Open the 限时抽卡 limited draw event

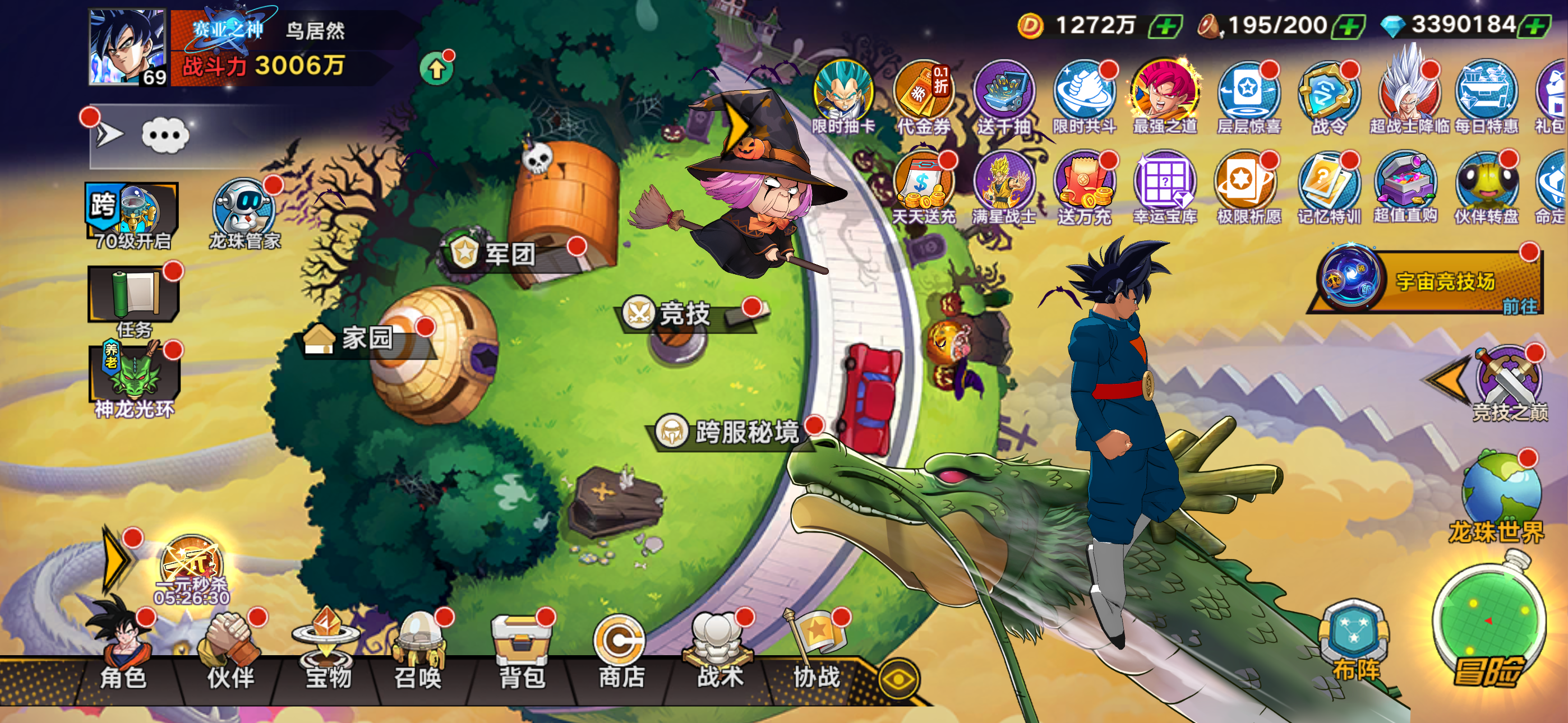tap(843, 98)
